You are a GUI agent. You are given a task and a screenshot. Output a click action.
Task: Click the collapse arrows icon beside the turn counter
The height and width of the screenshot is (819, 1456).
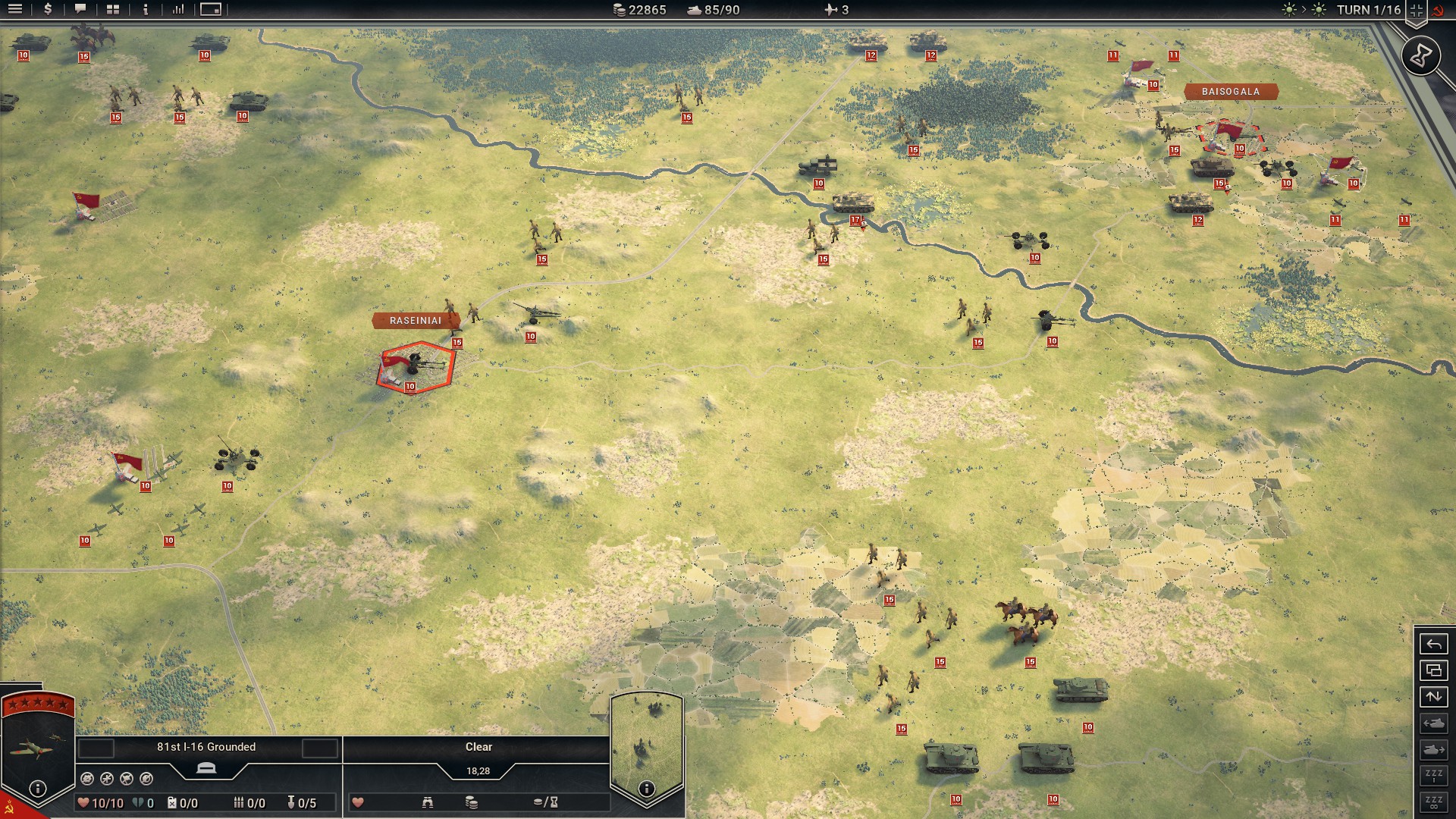coord(1416,11)
